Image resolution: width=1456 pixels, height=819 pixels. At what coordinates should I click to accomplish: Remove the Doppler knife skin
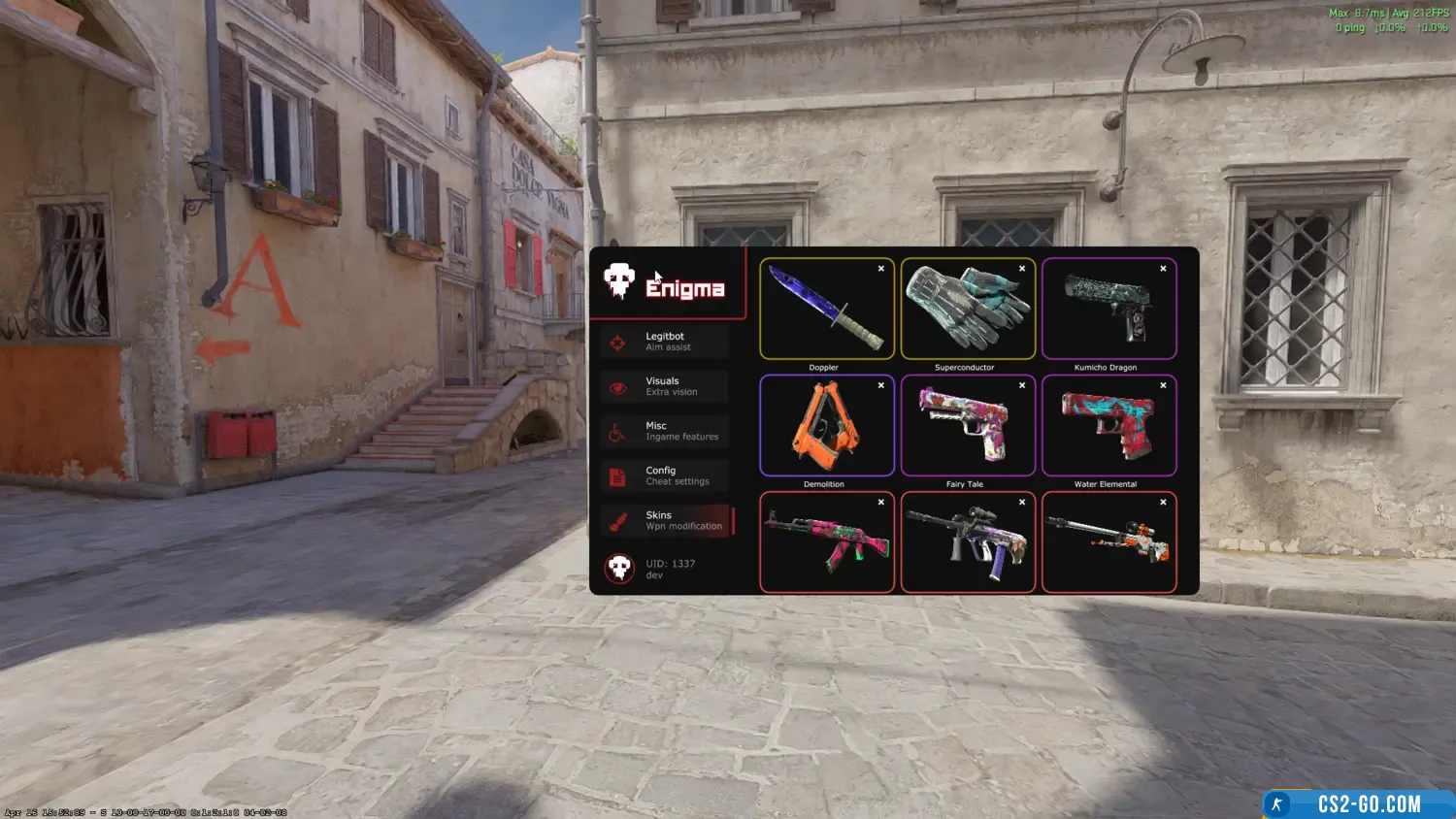pyautogui.click(x=881, y=269)
